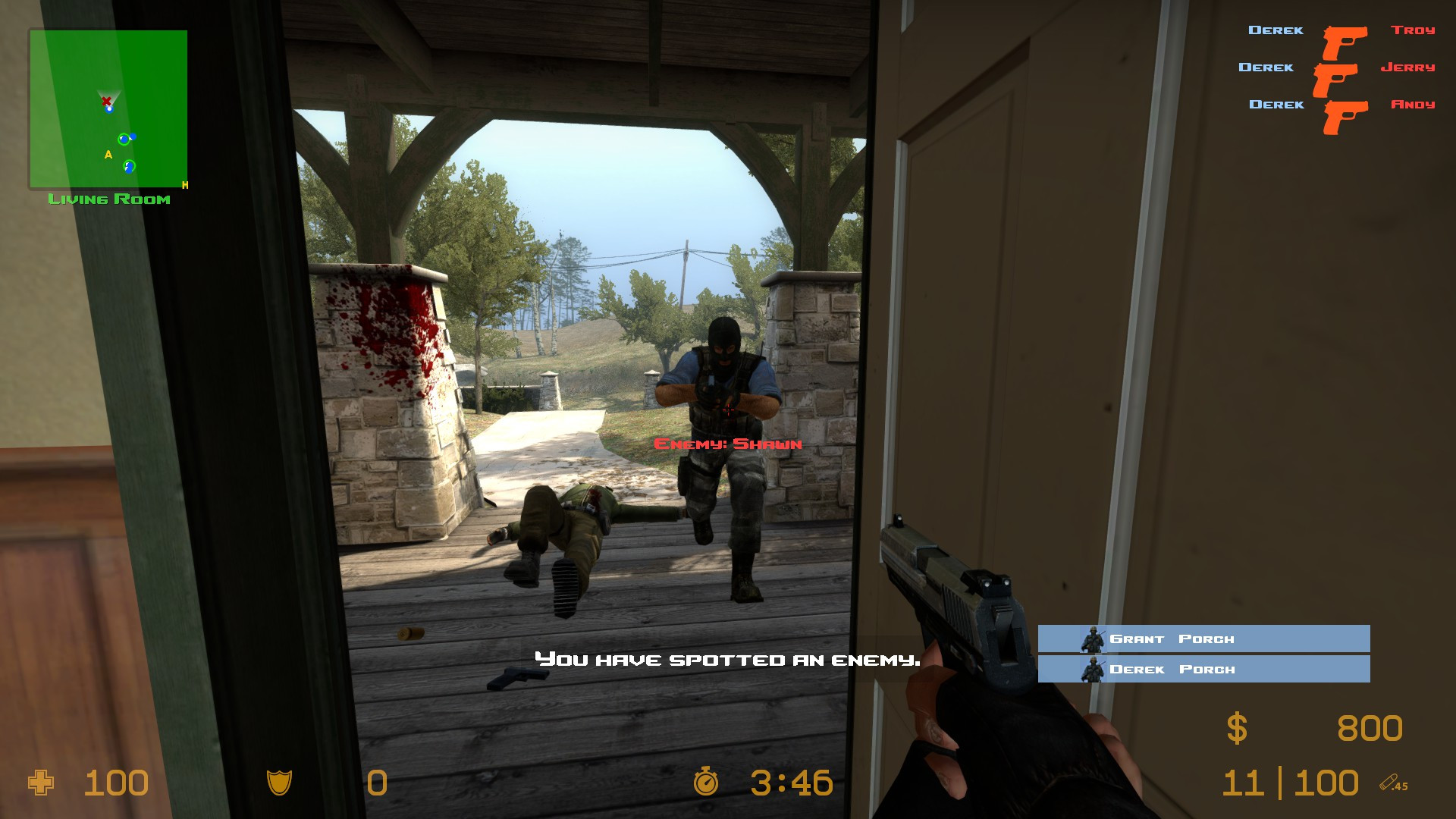Expand the Derek Porch spotted entry

click(x=1204, y=670)
